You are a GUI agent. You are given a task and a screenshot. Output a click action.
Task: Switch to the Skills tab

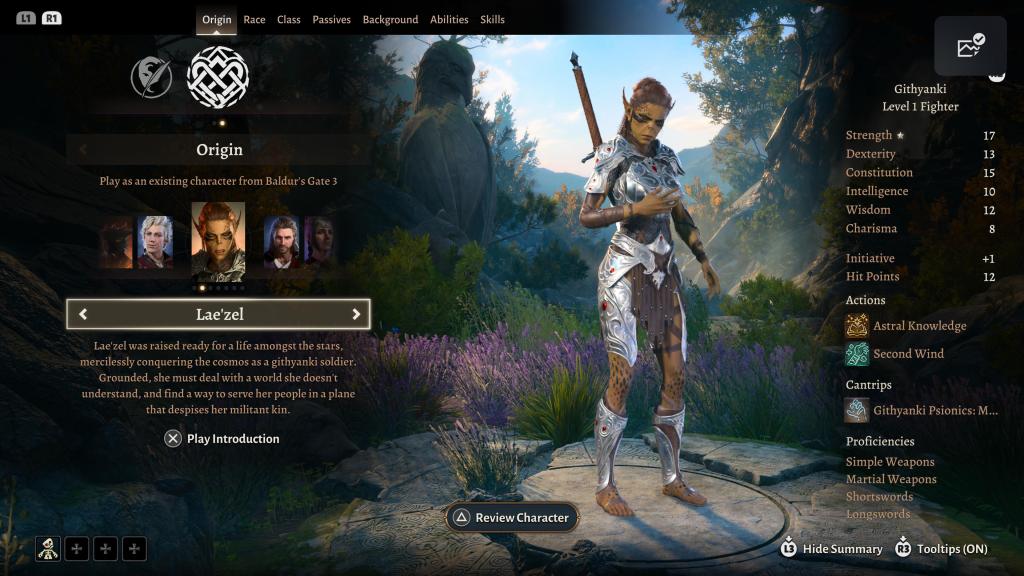coord(492,19)
